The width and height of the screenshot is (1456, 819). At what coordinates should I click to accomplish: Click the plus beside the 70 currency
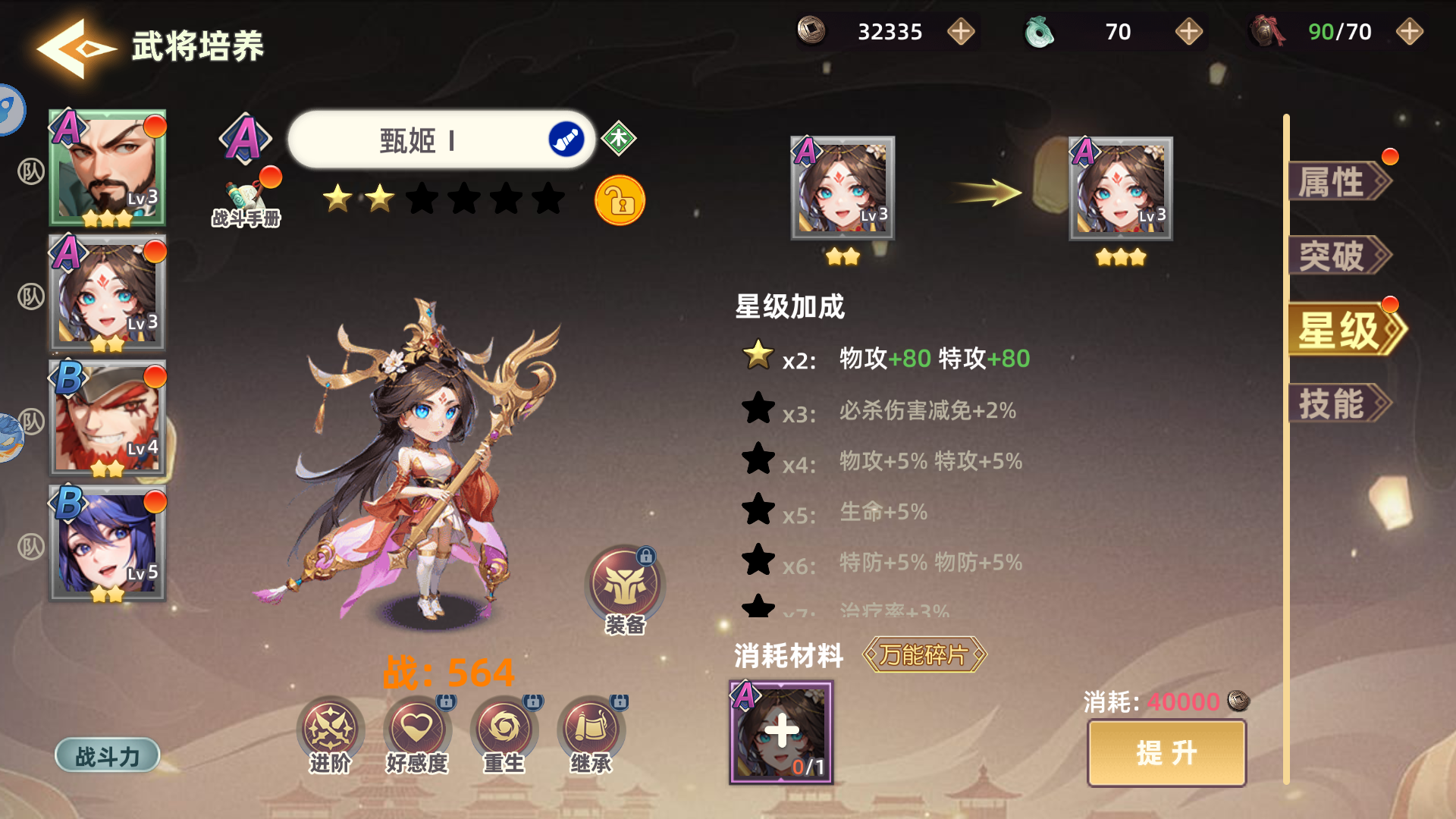click(1188, 33)
